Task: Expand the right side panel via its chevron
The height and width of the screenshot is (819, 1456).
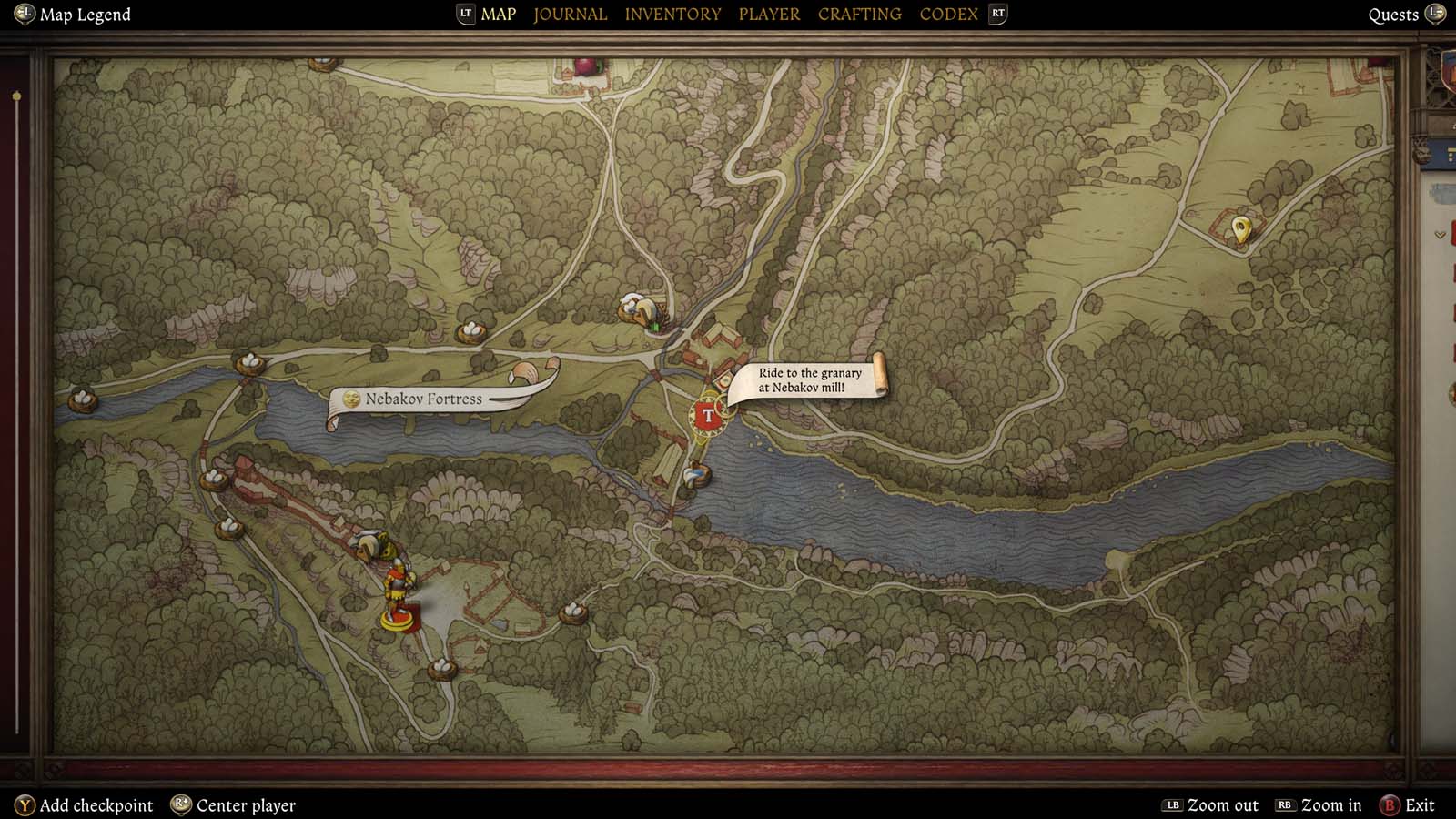Action: tap(1440, 234)
